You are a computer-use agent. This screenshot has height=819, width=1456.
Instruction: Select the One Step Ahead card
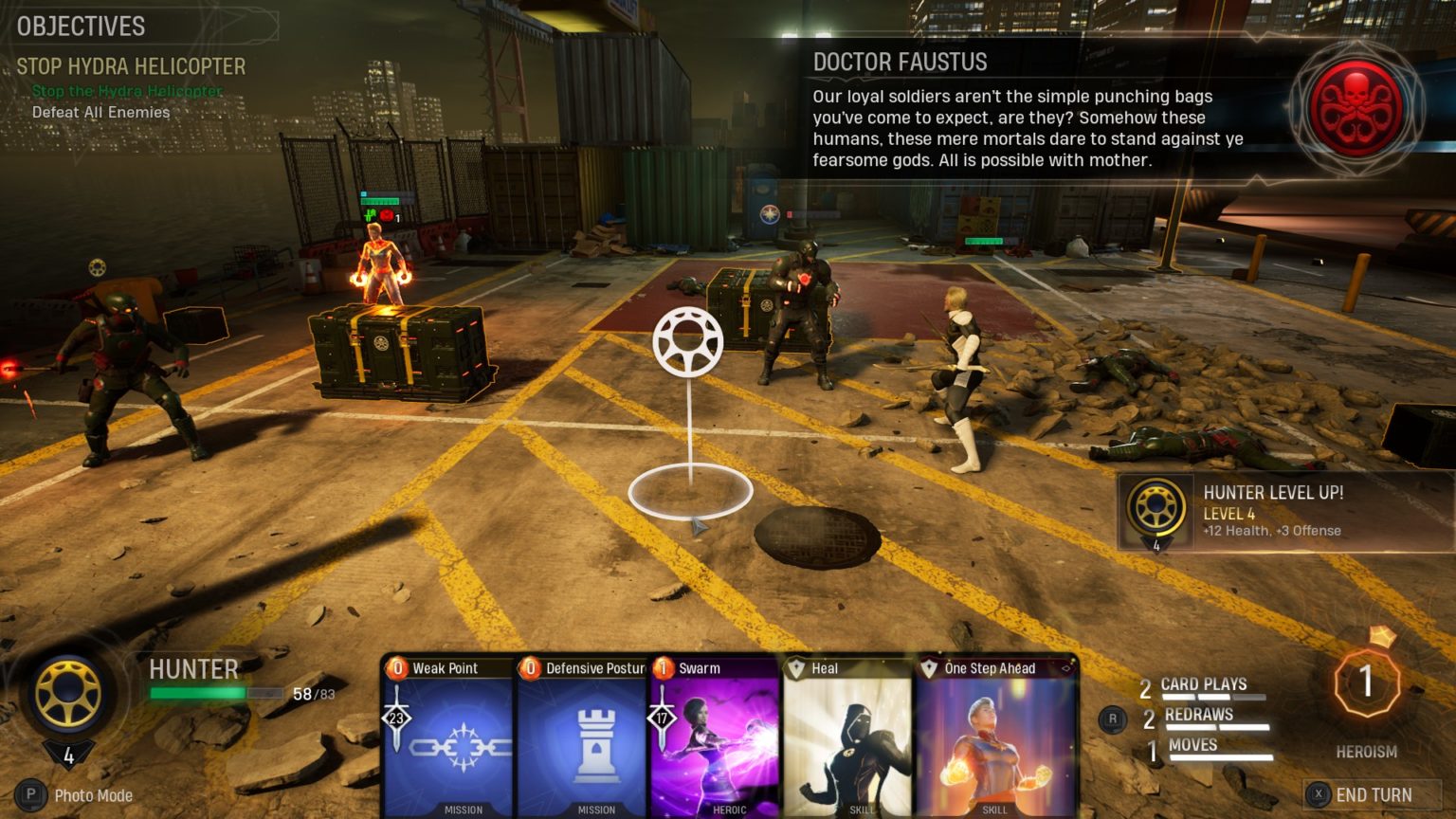(994, 737)
